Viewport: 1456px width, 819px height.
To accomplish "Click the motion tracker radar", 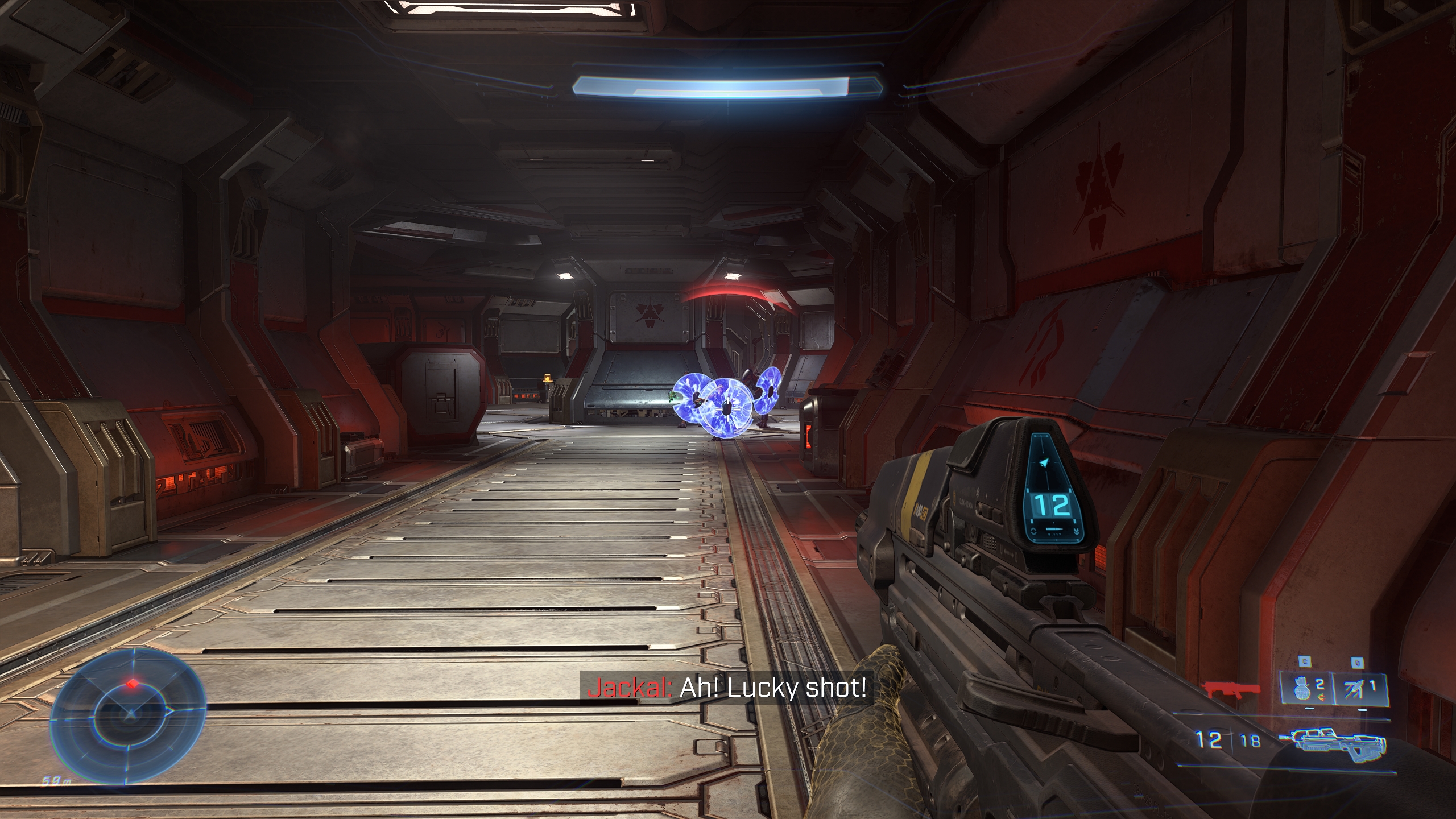I will (x=130, y=712).
